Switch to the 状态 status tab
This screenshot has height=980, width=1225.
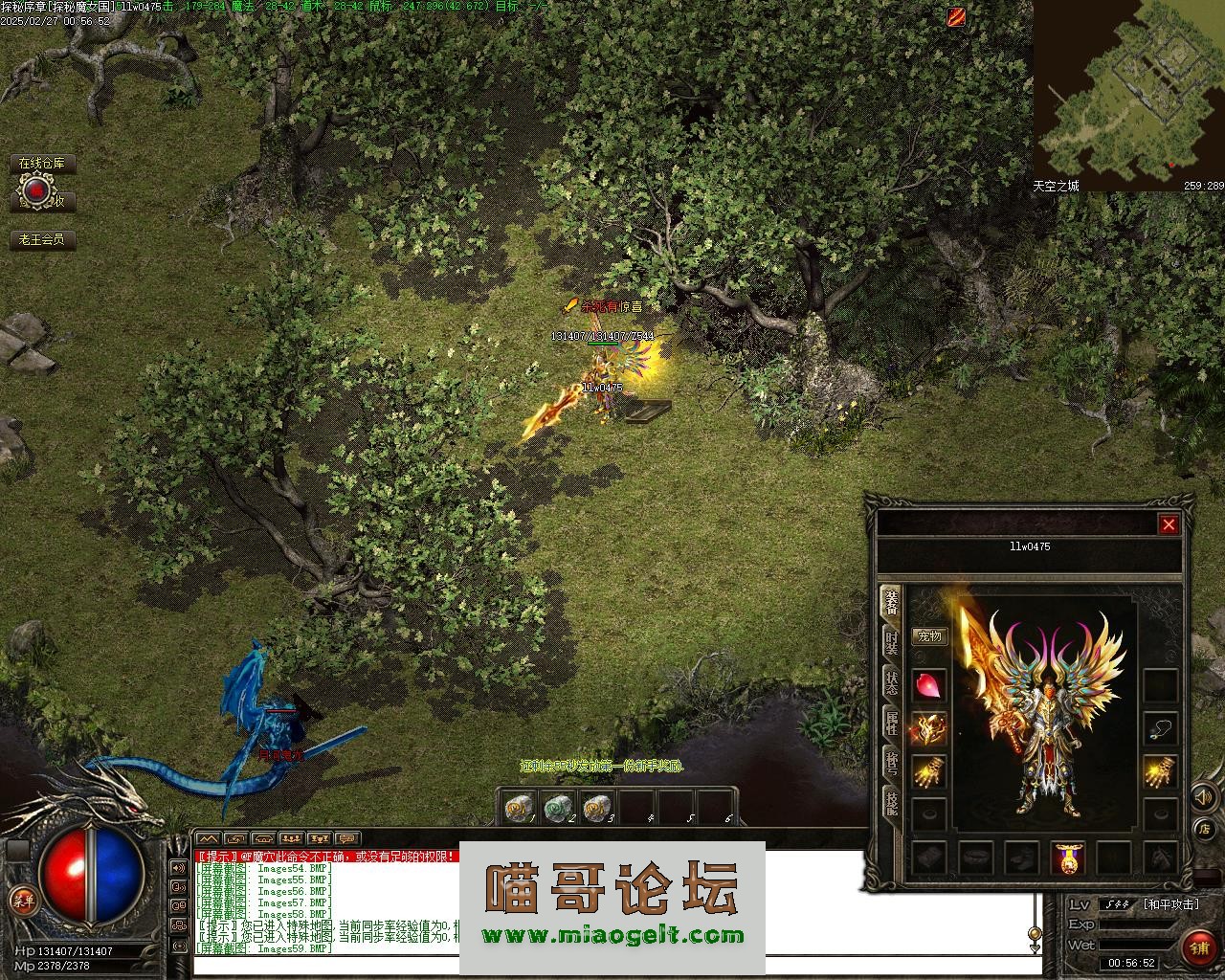[891, 683]
